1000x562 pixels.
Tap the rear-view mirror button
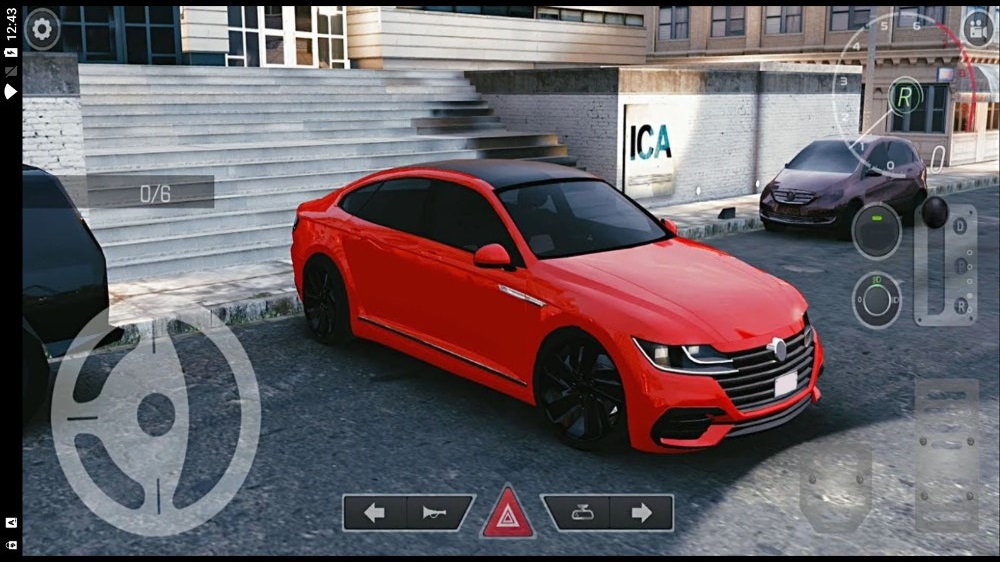(577, 513)
